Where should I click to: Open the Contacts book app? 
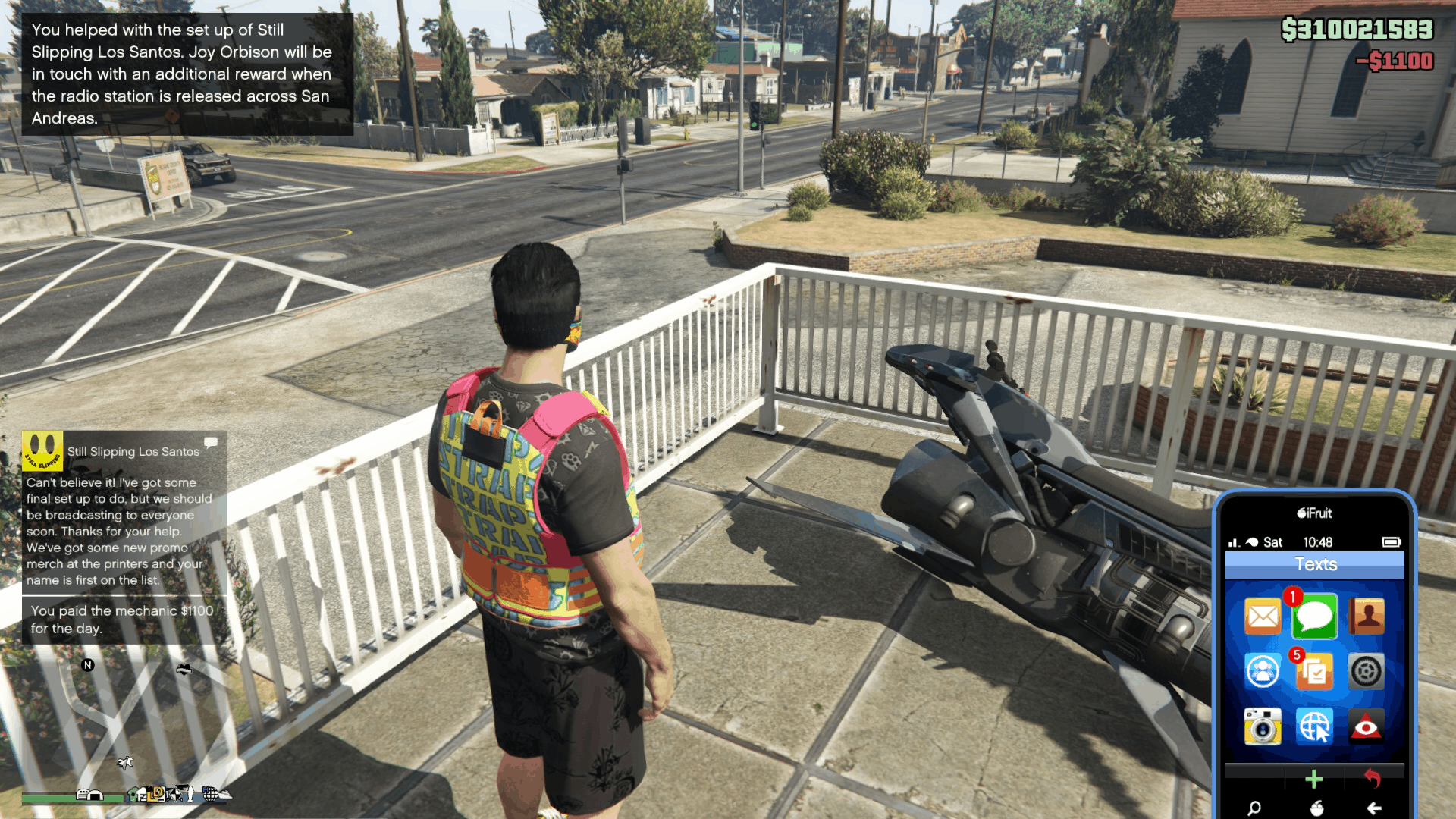1366,617
